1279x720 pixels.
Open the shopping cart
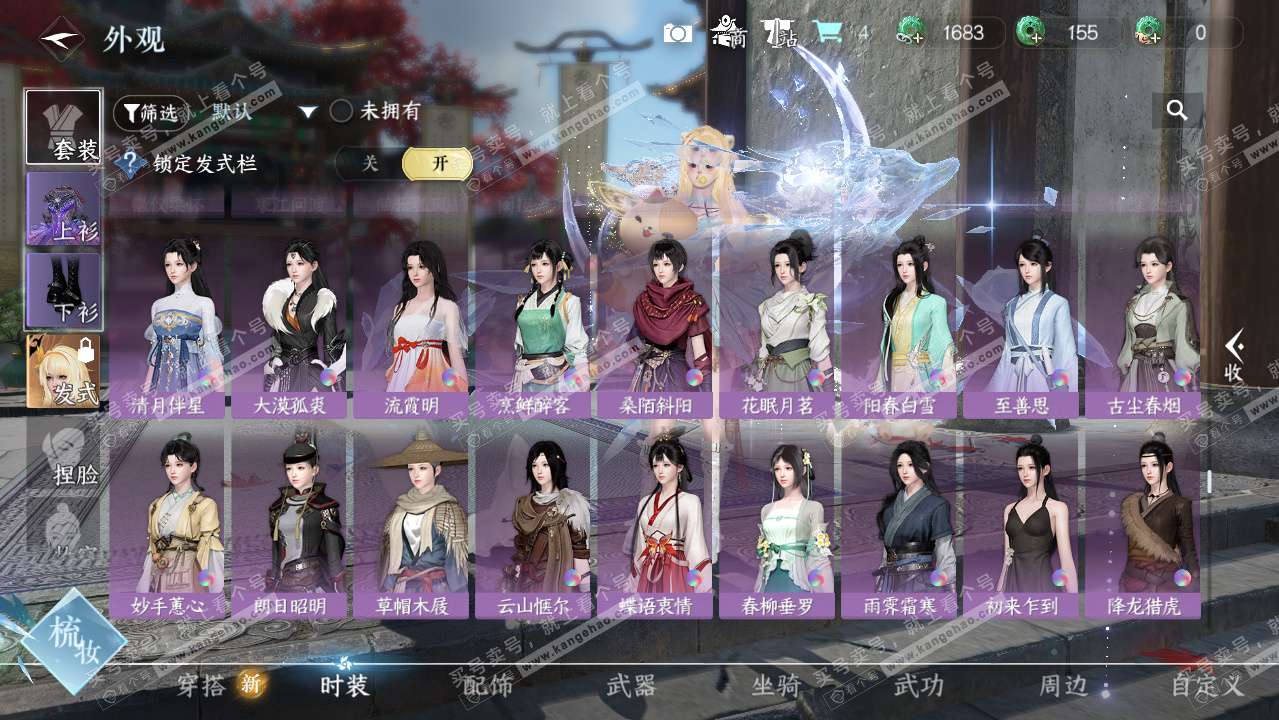click(x=827, y=33)
